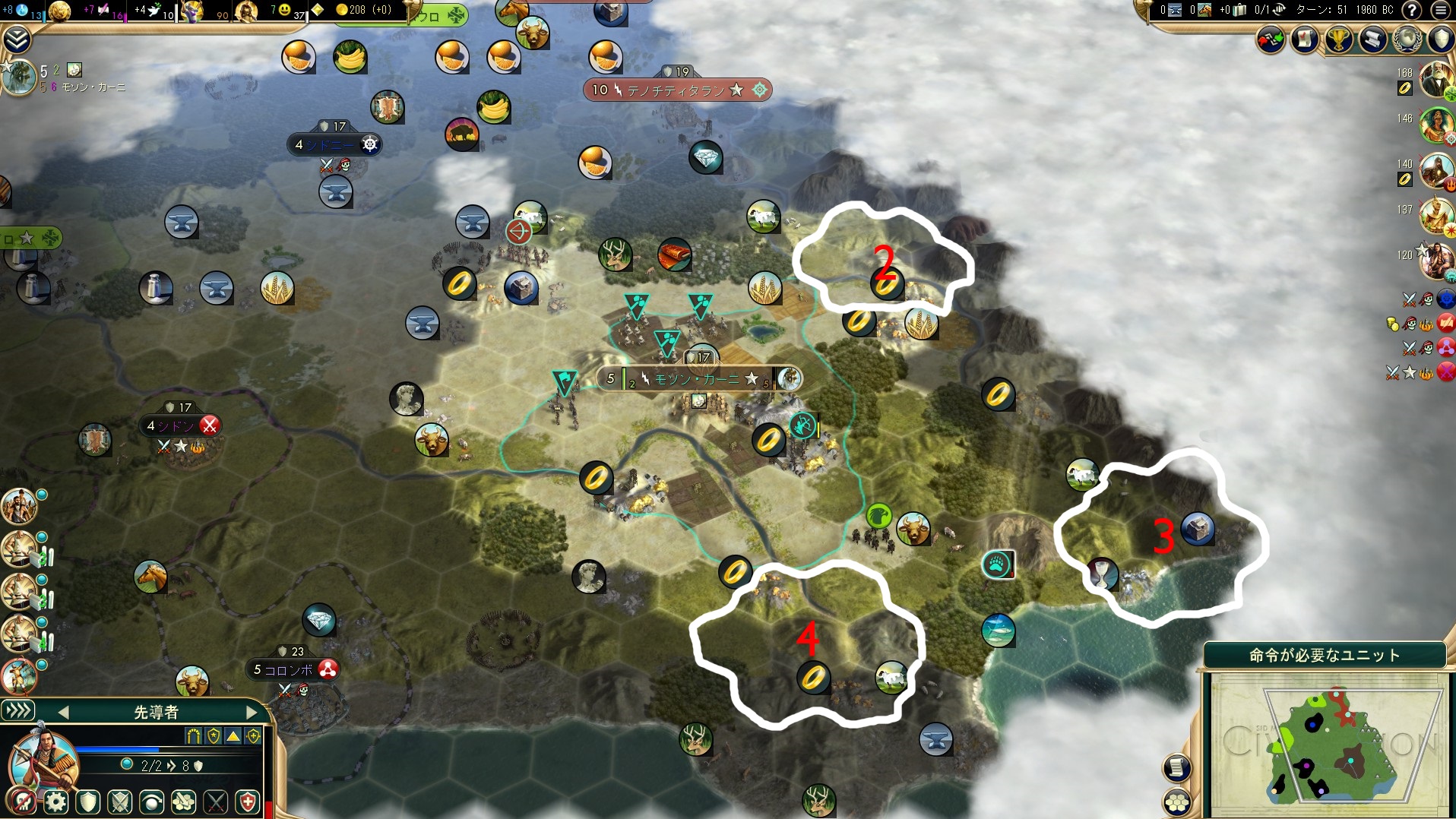Click the 命令が必要なユニット button
This screenshot has width=1456, height=819.
[x=1324, y=655]
